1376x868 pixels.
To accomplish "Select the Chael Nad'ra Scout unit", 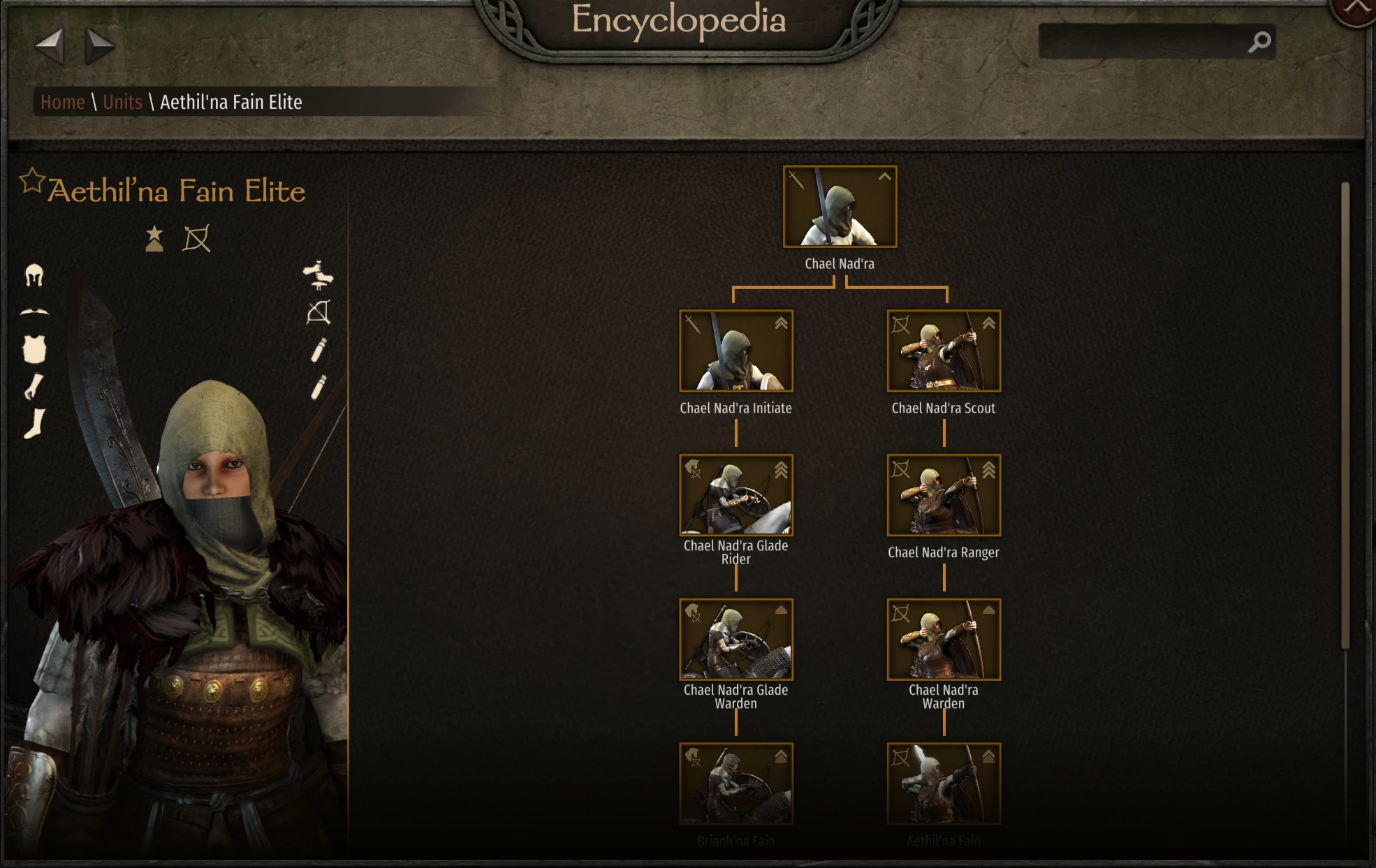I will click(944, 351).
